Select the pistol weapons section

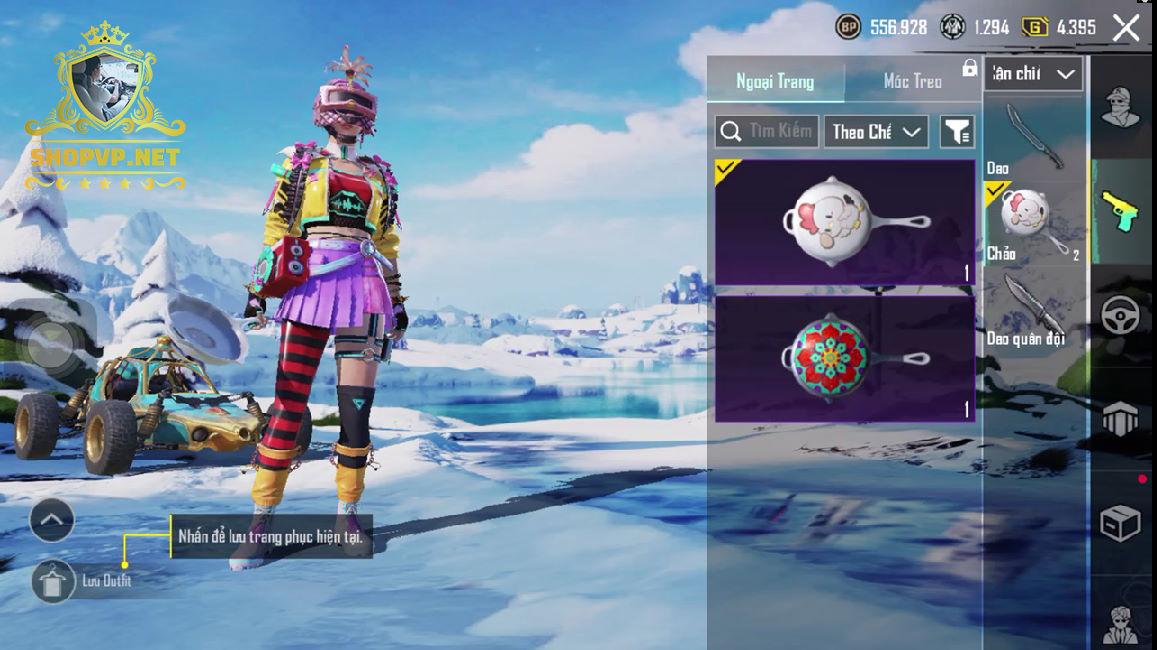1121,211
